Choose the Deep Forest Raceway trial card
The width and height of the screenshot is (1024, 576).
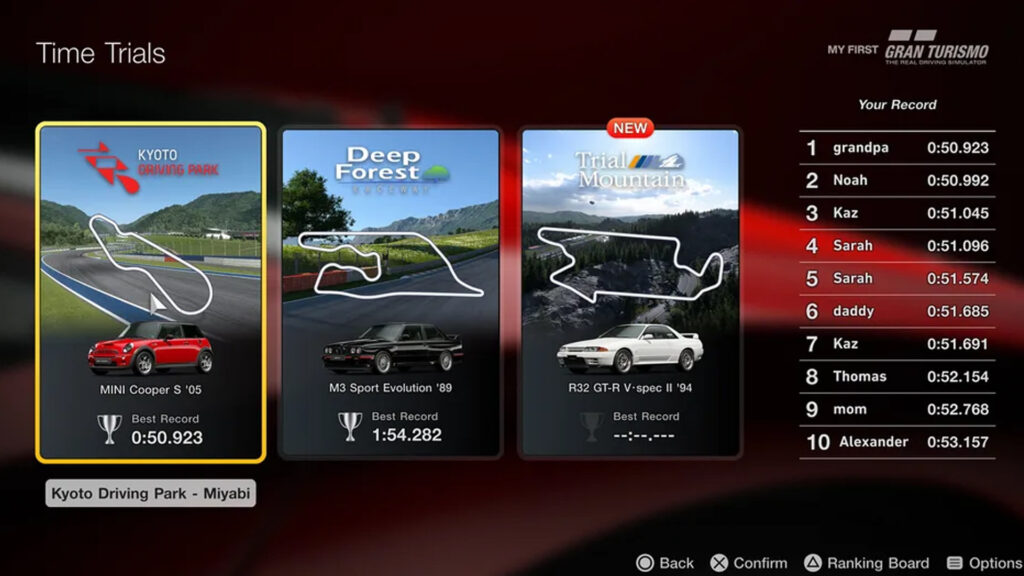click(x=390, y=292)
